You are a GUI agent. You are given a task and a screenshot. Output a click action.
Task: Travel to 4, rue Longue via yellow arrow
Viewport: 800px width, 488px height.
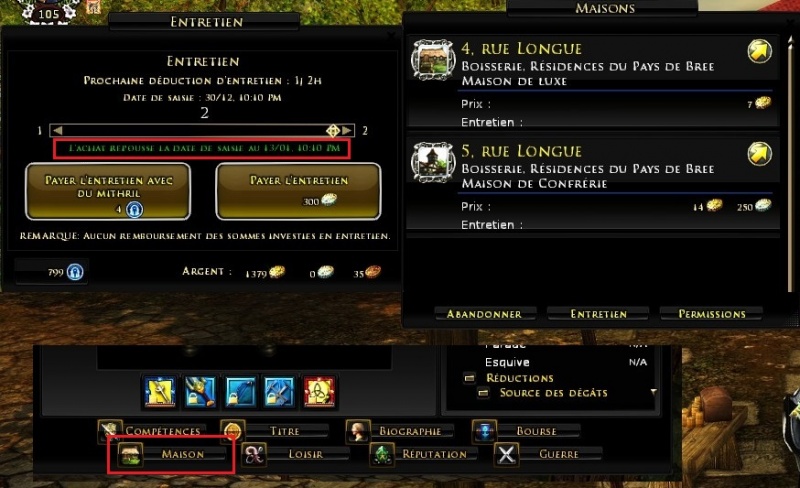click(x=759, y=52)
